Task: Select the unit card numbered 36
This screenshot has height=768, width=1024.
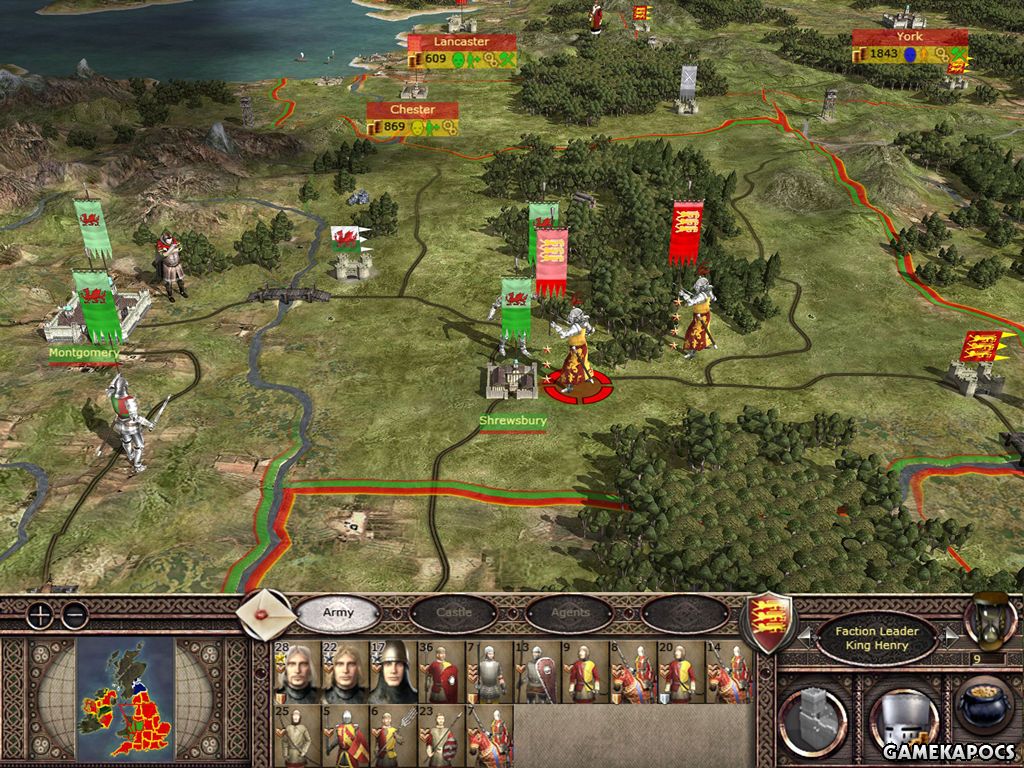Action: coord(441,672)
